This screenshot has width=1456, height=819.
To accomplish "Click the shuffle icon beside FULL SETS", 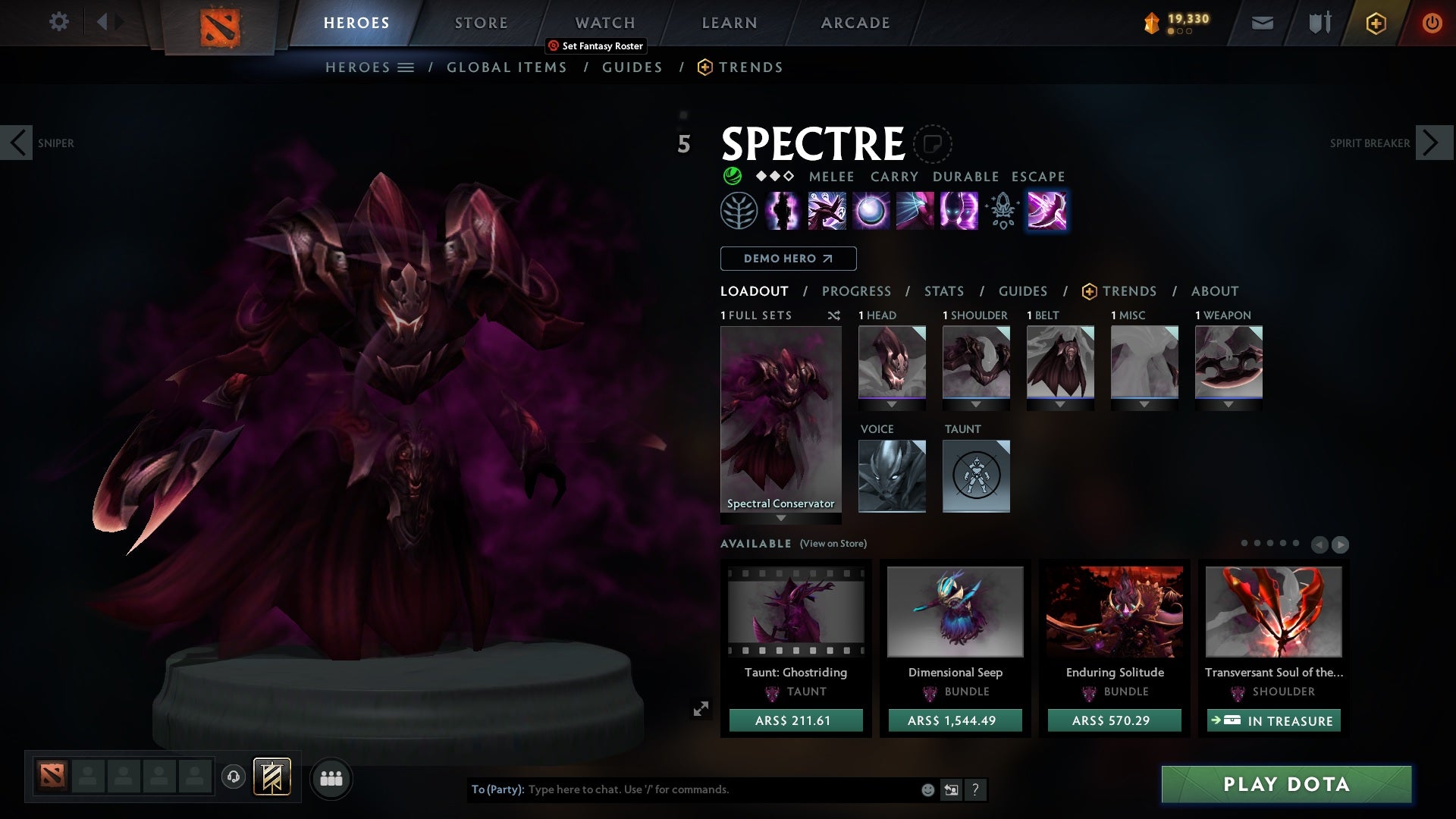I will click(834, 315).
